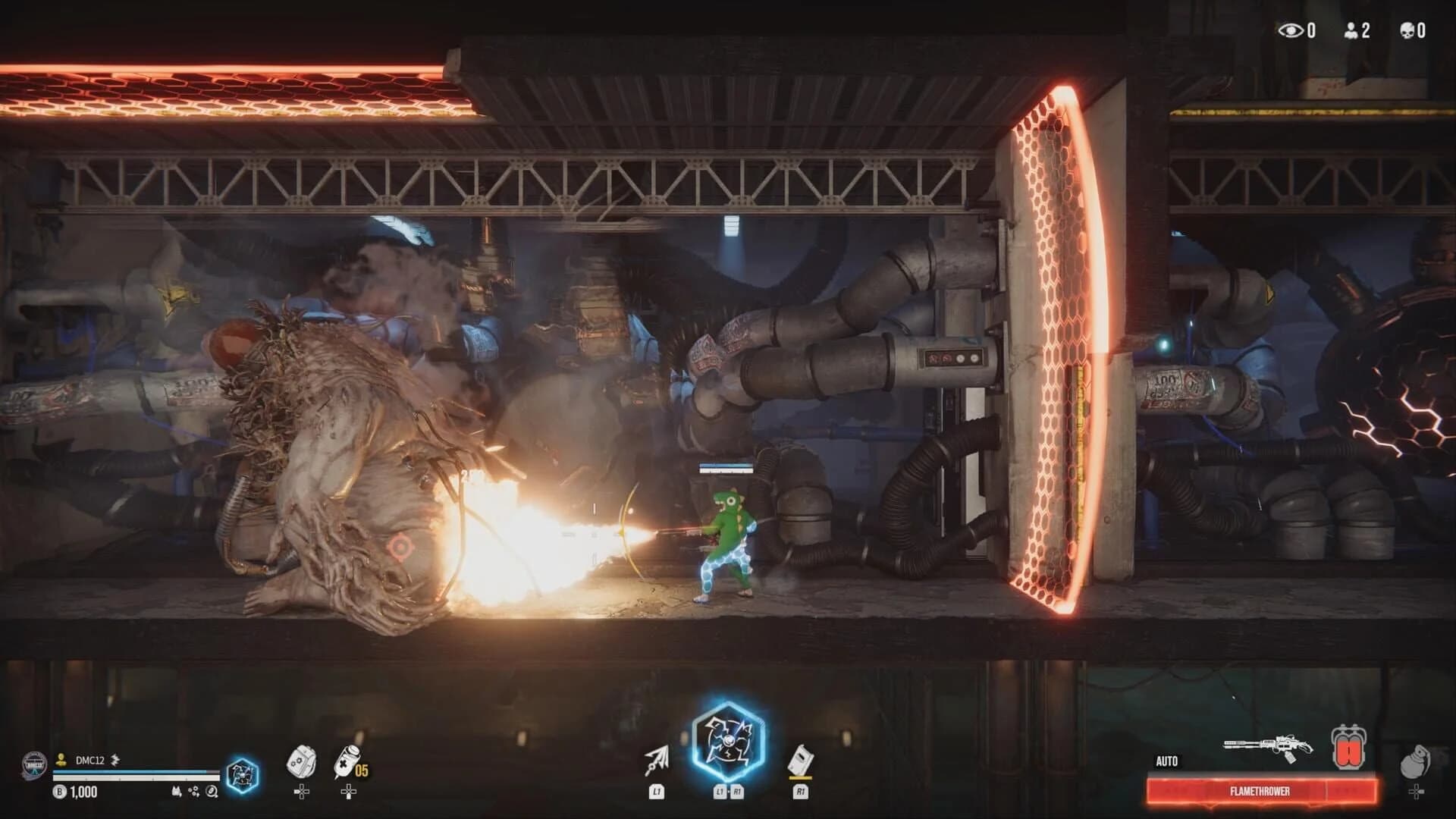
Task: Click the red FLAMETHROWER fuel gauge bar
Action: [1259, 791]
